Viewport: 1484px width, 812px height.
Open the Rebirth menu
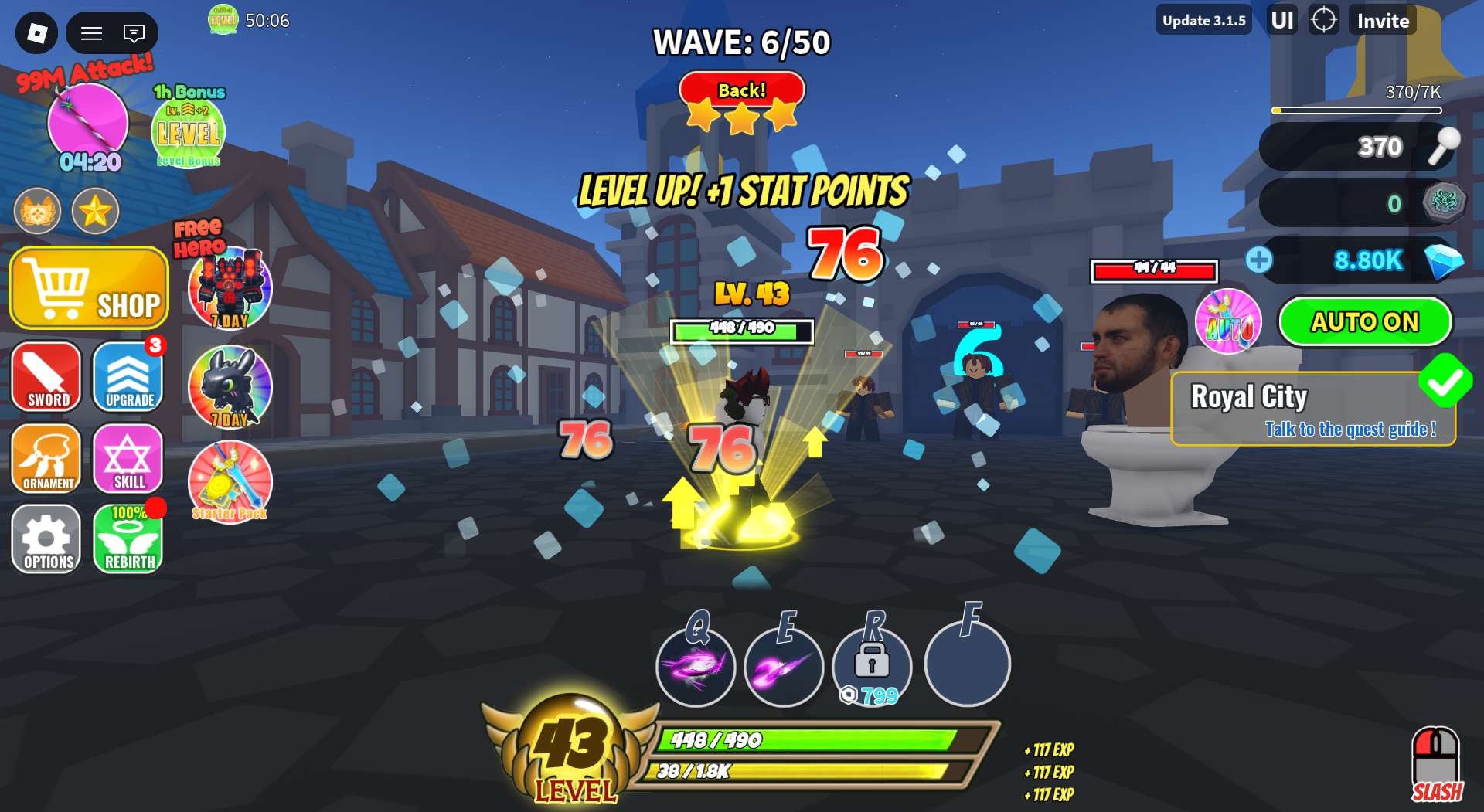[x=128, y=539]
